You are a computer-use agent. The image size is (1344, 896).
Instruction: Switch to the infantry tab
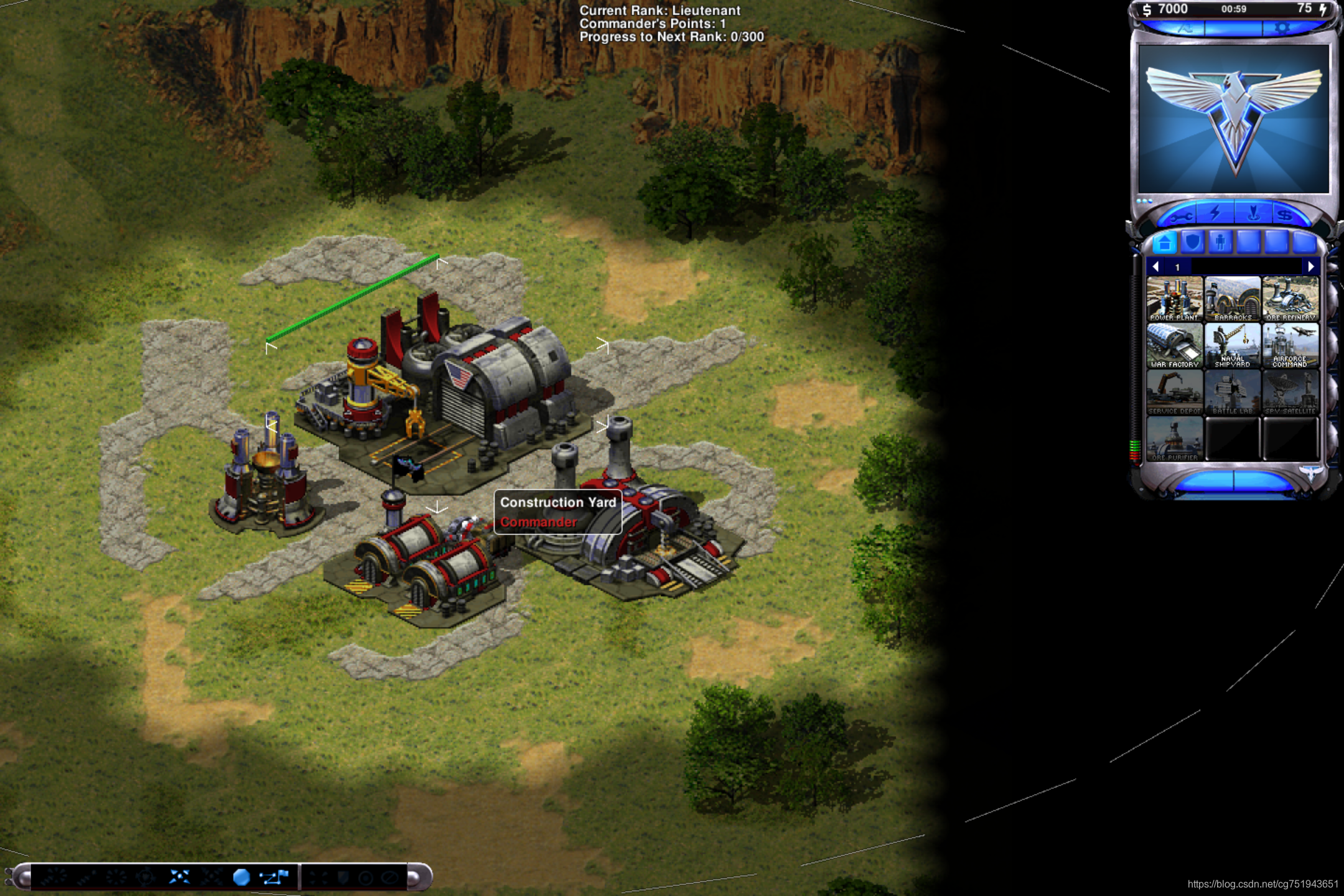pyautogui.click(x=1220, y=242)
